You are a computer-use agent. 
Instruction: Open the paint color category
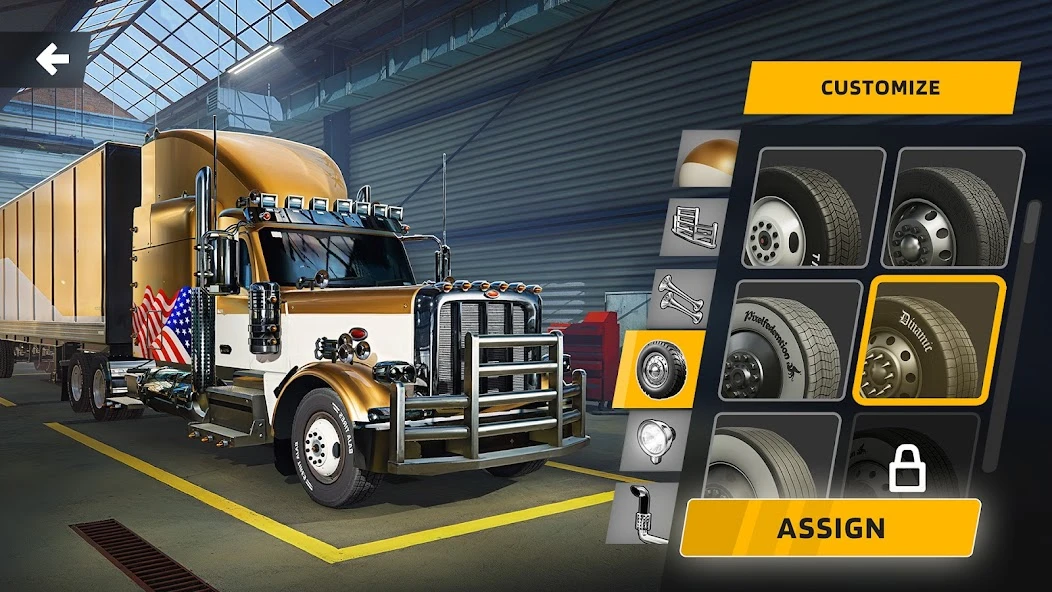[x=707, y=158]
